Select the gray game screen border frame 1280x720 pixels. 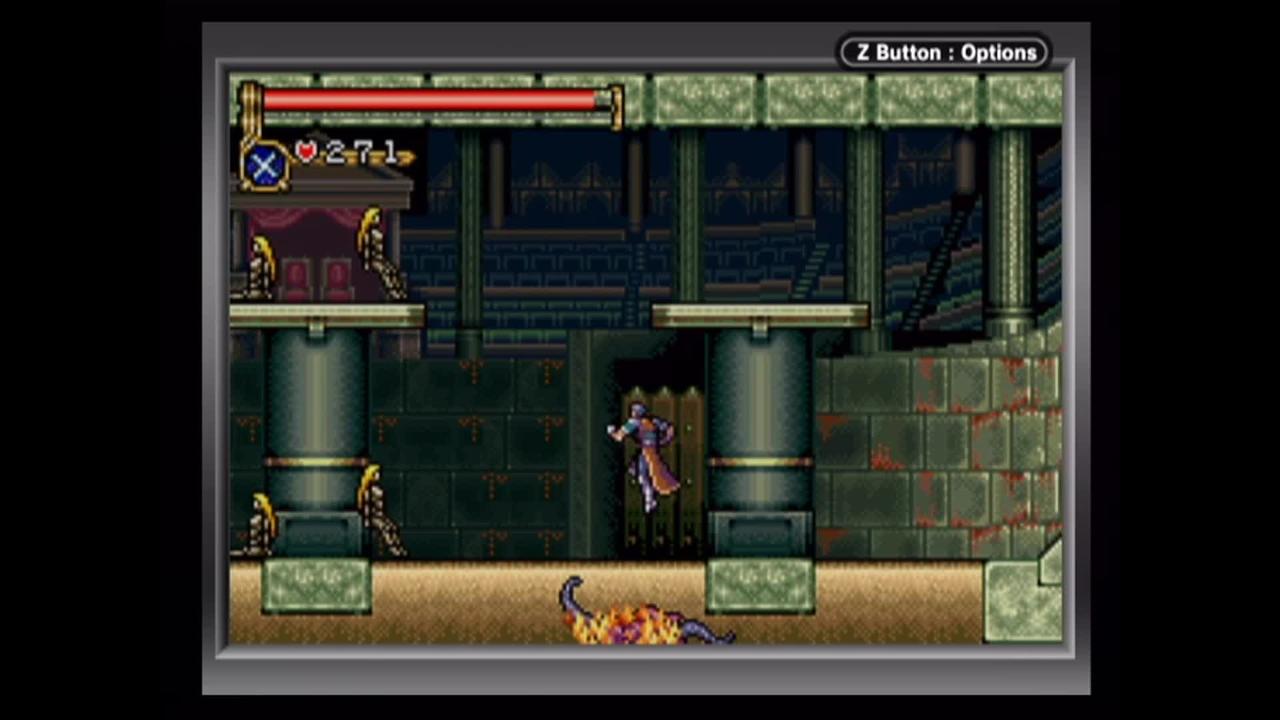(640, 670)
